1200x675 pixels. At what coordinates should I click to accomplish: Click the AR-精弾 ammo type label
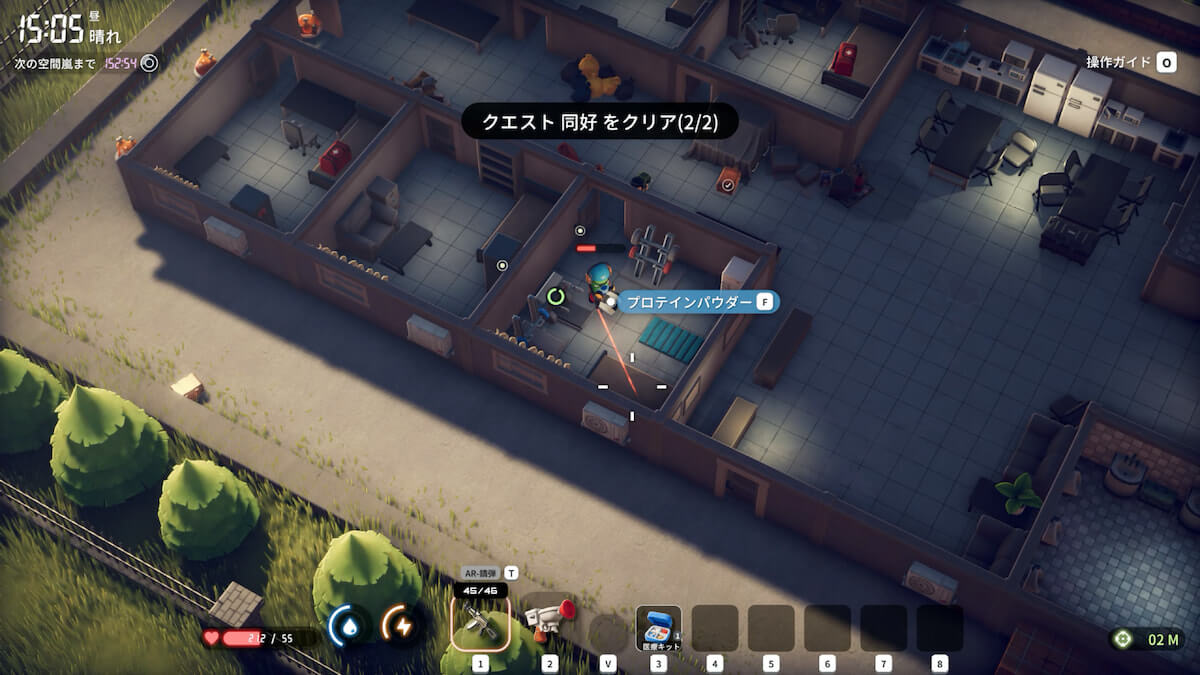click(480, 573)
